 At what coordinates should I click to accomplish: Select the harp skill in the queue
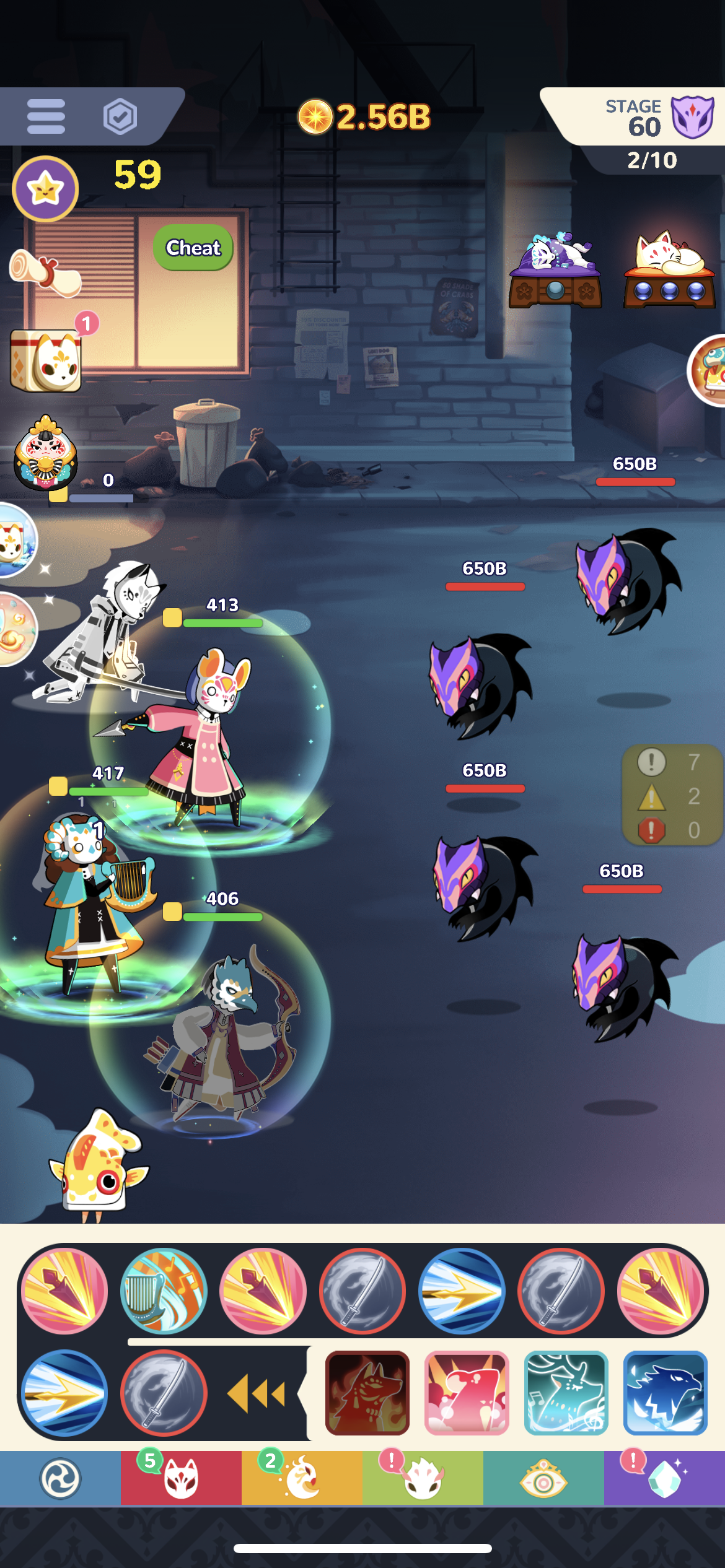click(x=164, y=1291)
